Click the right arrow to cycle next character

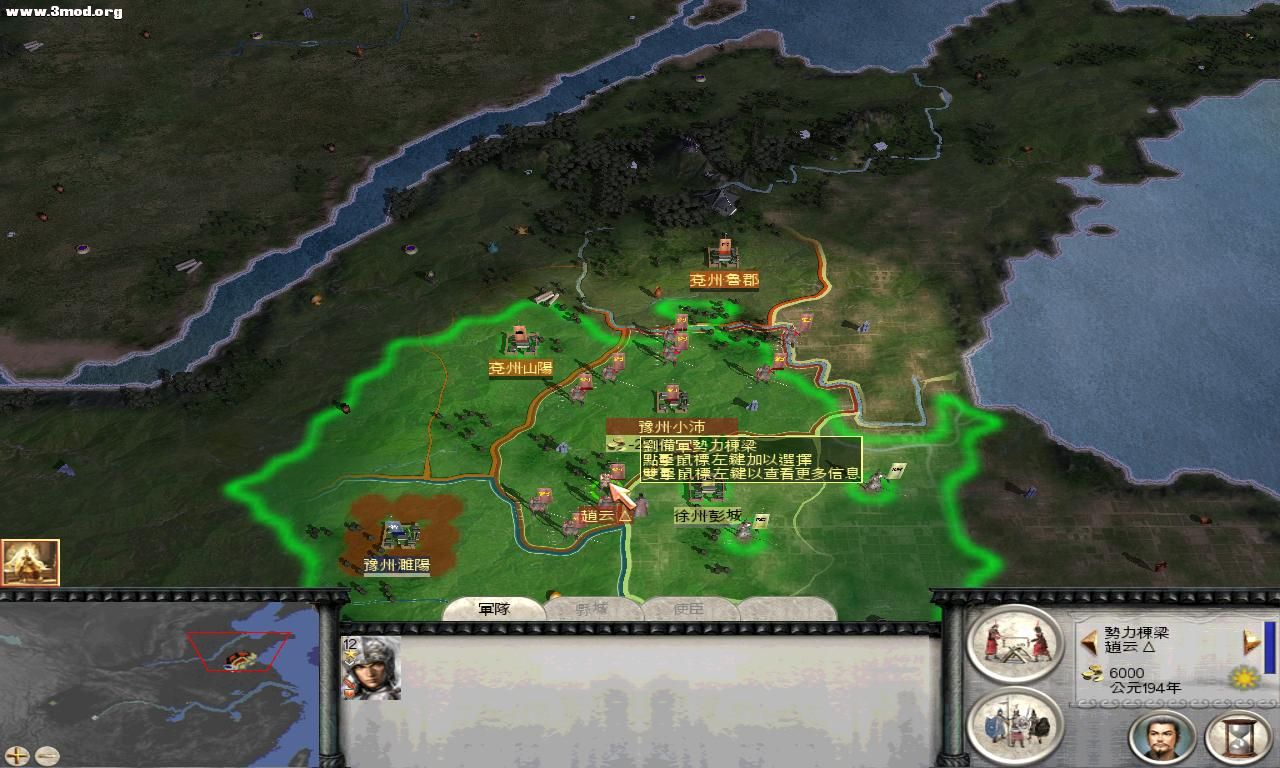(x=1249, y=641)
